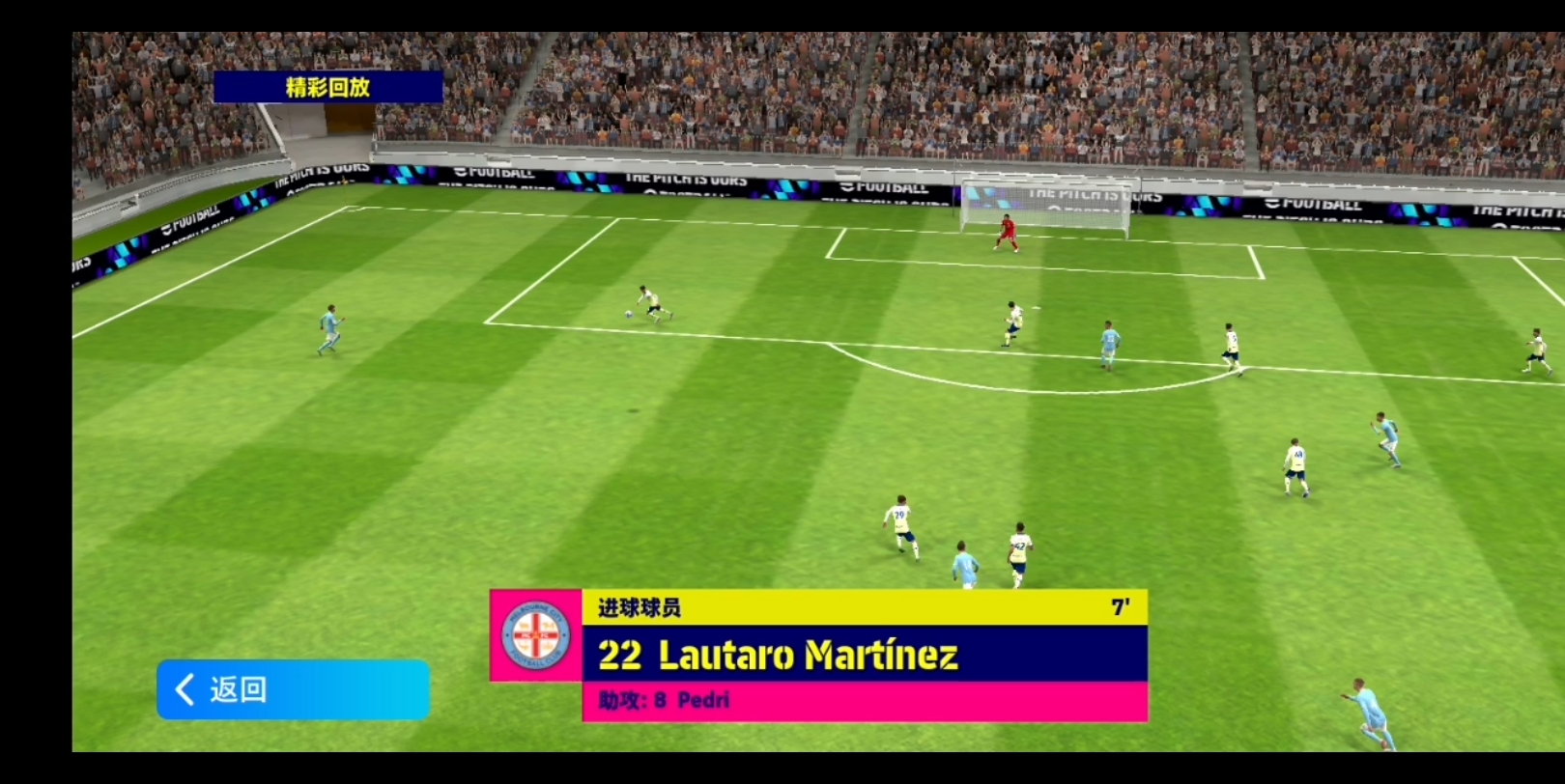Tap the 返回 back button

tap(292, 689)
